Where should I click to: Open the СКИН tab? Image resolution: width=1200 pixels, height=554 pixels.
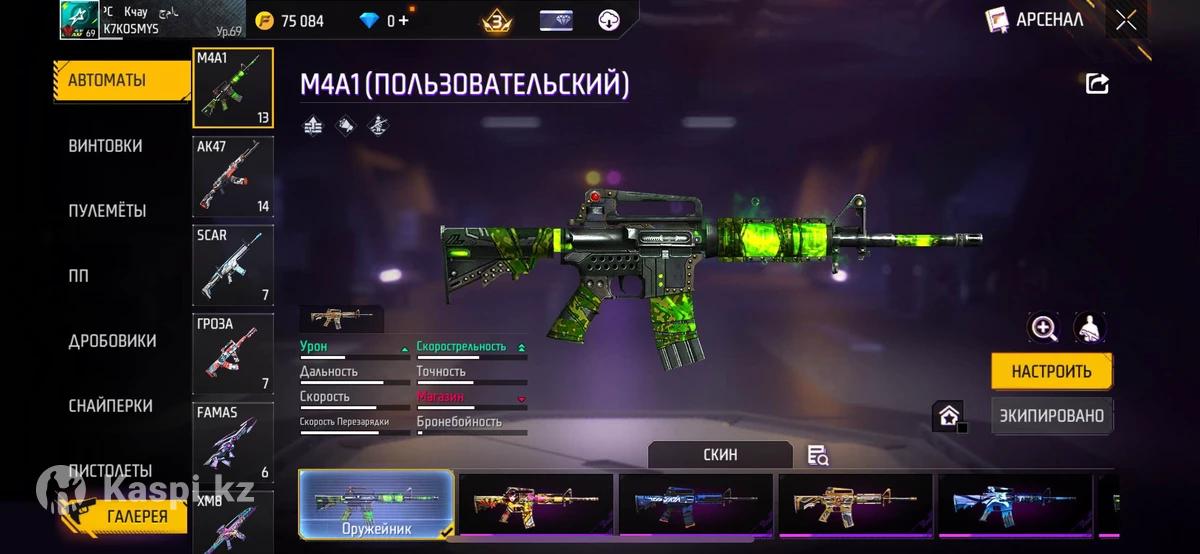(x=720, y=454)
